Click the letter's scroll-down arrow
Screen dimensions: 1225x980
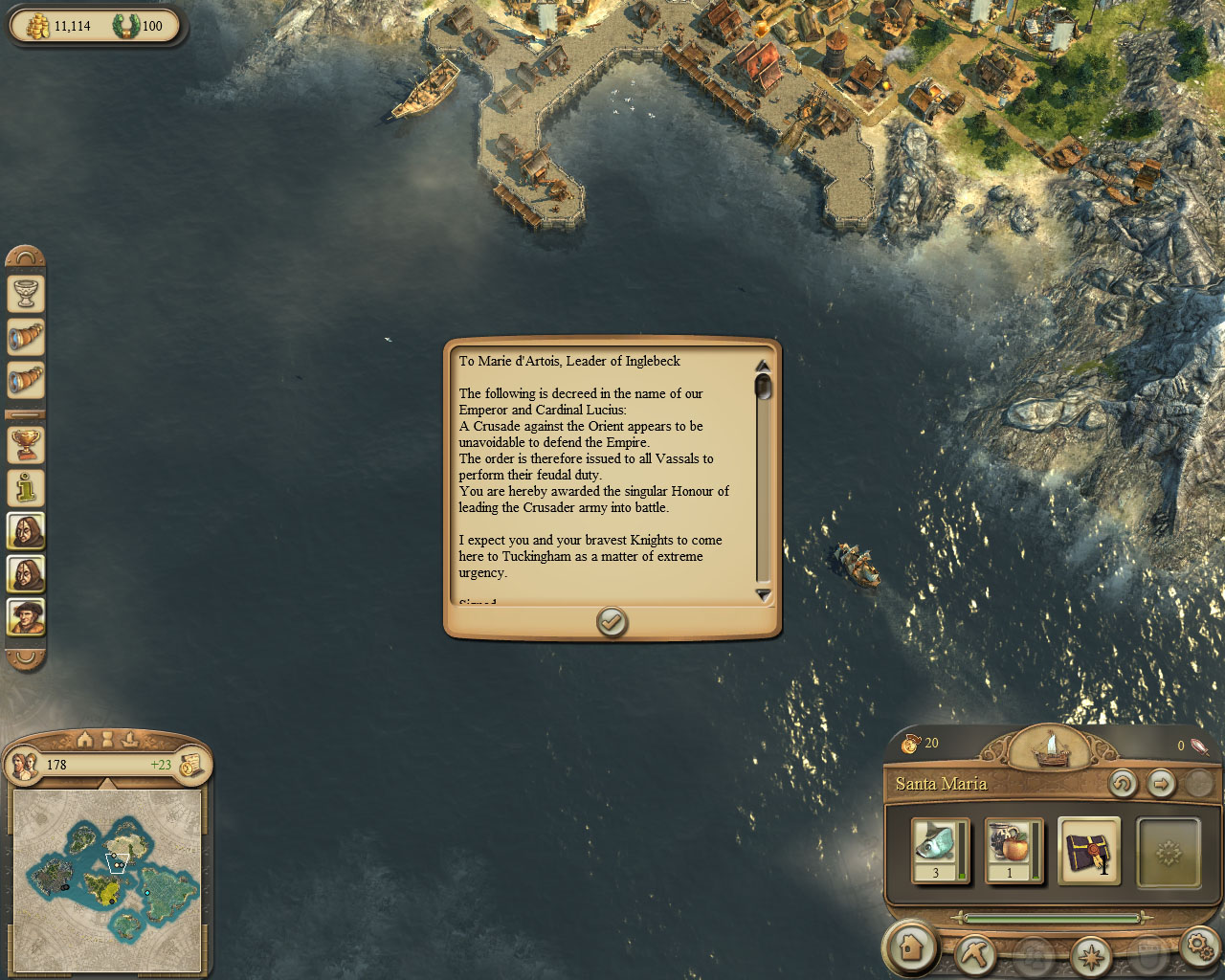click(x=763, y=595)
